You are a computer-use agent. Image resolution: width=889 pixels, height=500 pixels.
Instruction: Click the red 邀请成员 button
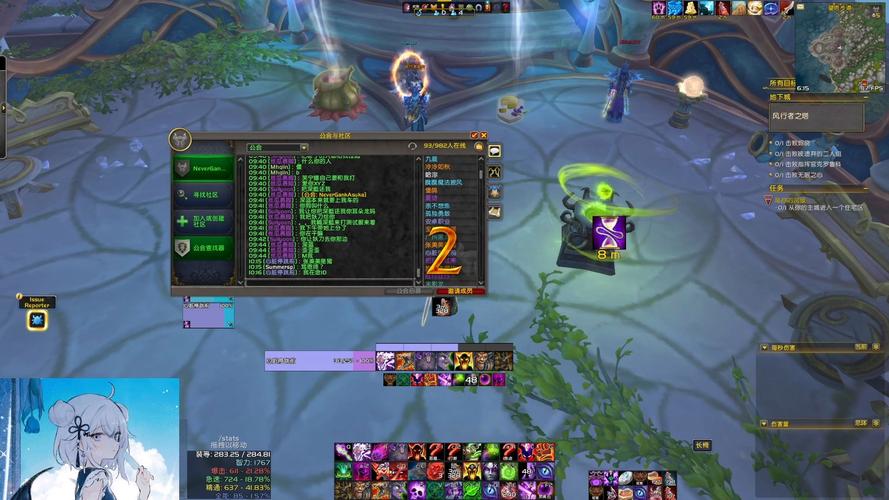point(460,291)
